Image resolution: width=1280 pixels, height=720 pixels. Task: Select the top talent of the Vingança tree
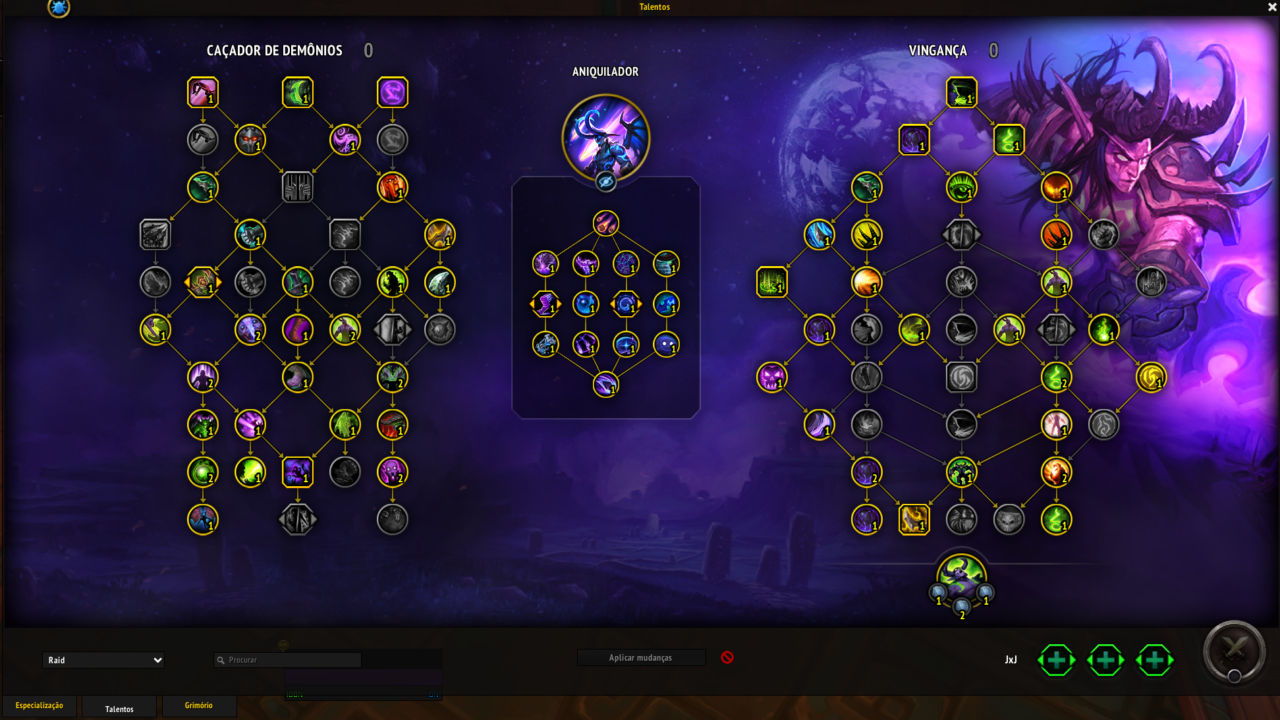pyautogui.click(x=962, y=93)
